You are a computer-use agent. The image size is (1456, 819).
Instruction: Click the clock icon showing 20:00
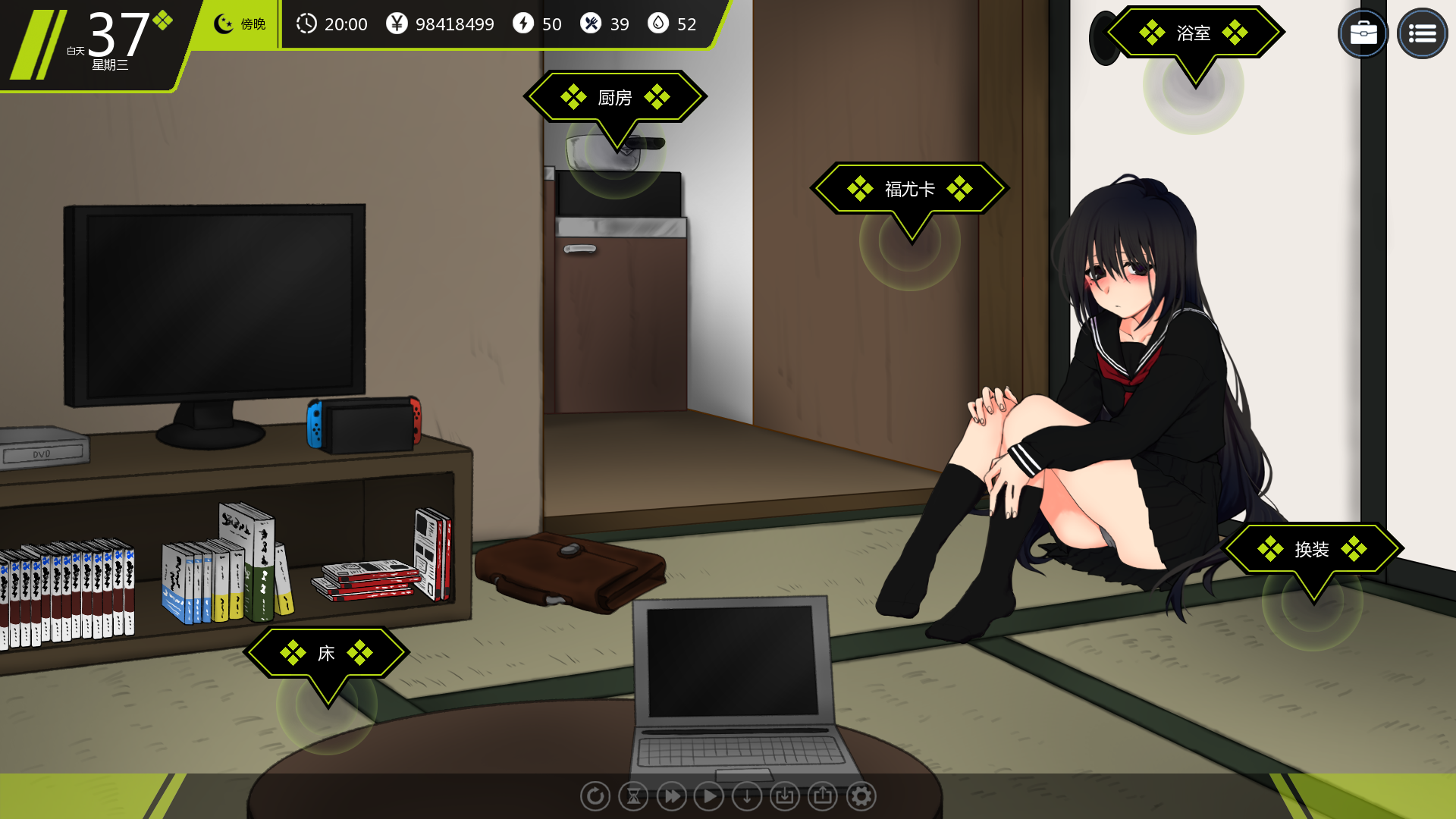306,24
